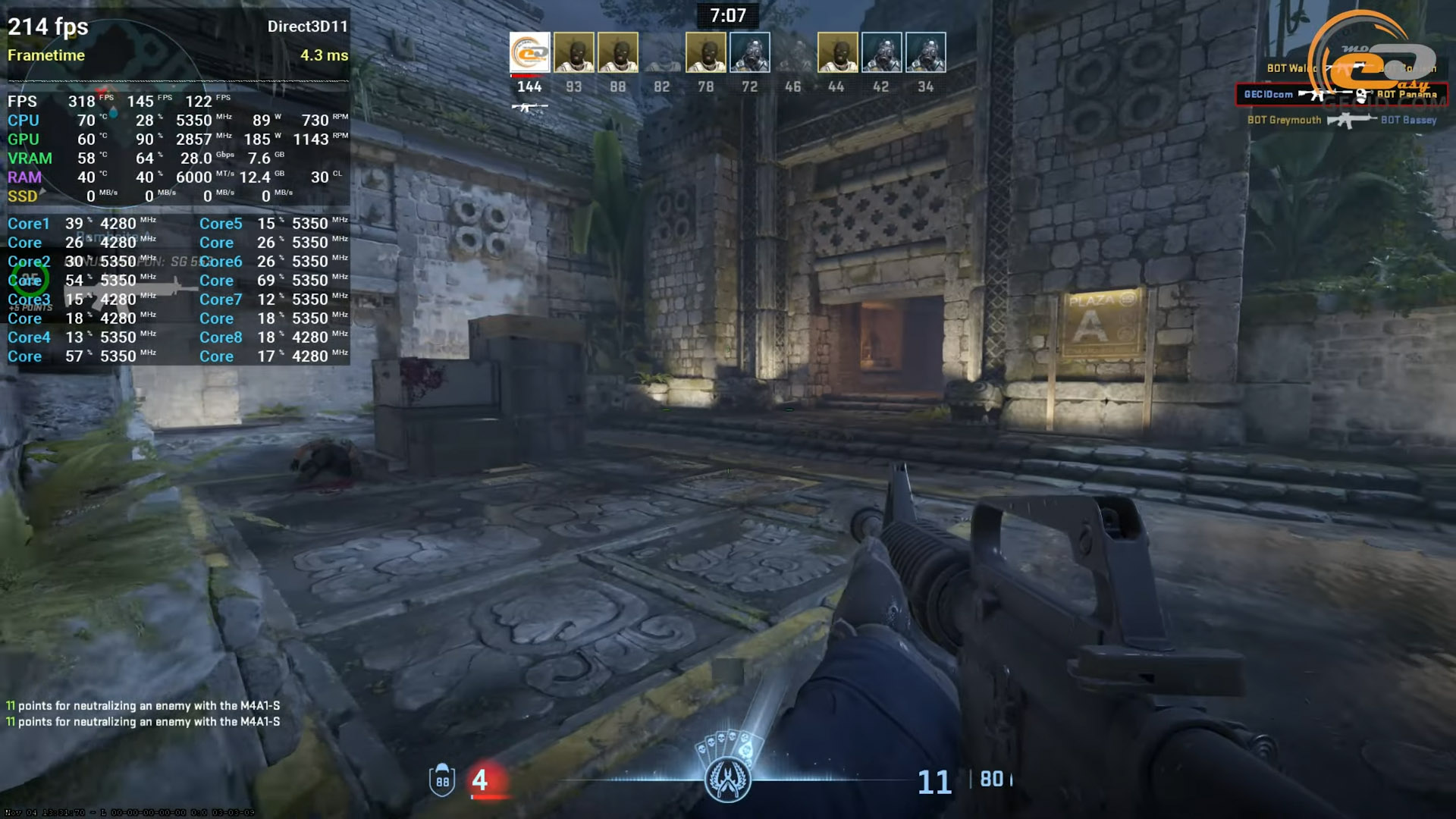Click the player avatar scoring 93
Image resolution: width=1456 pixels, height=819 pixels.
[573, 52]
